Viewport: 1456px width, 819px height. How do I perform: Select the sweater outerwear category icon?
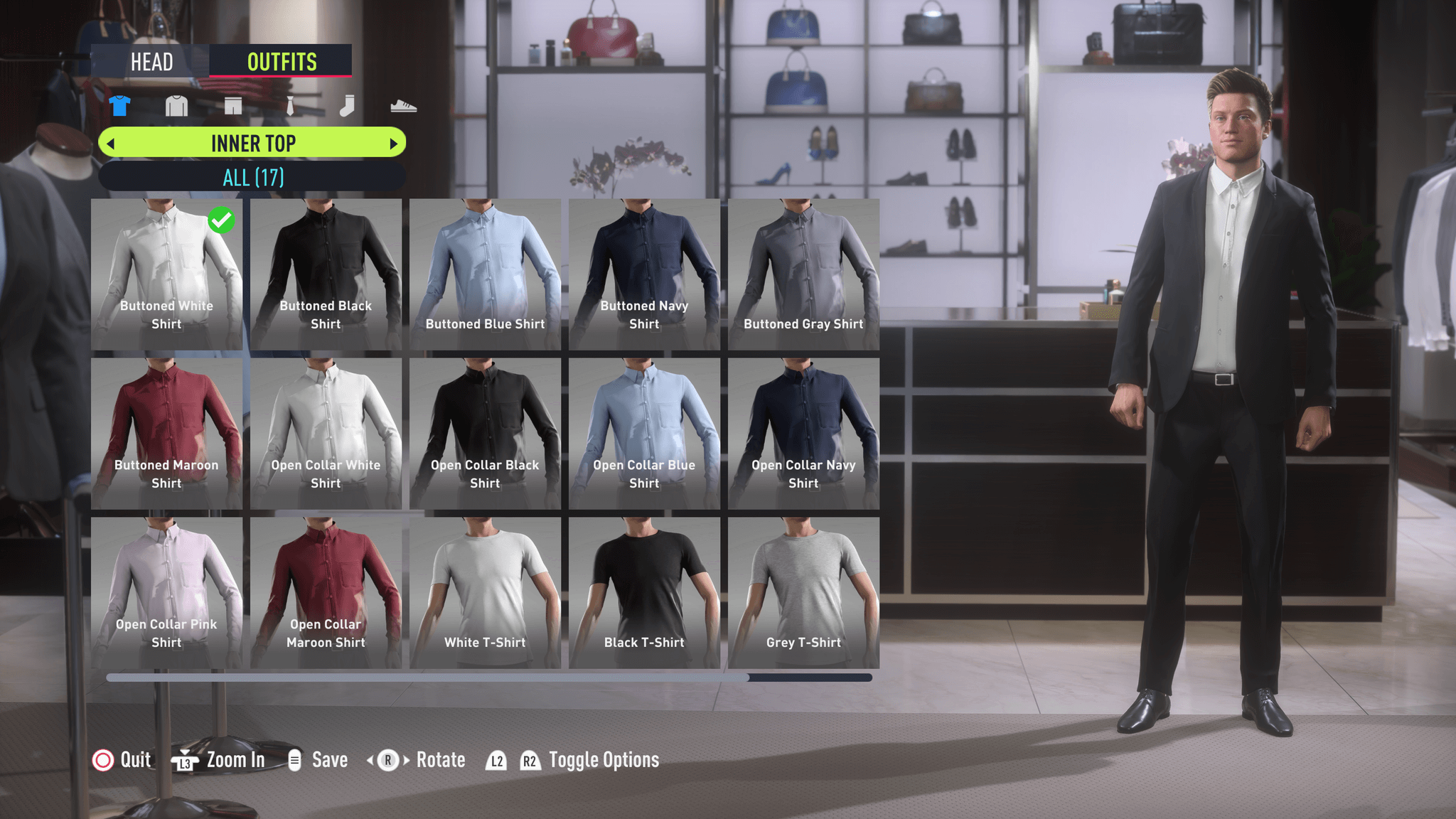[176, 105]
